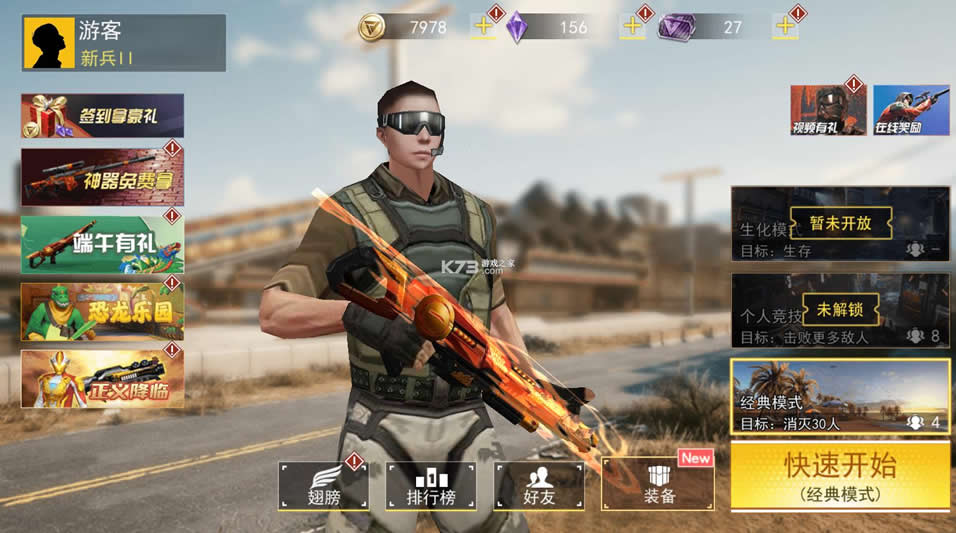Open the 神器免费拿 weapon event banner
The width and height of the screenshot is (956, 533).
click(x=102, y=177)
